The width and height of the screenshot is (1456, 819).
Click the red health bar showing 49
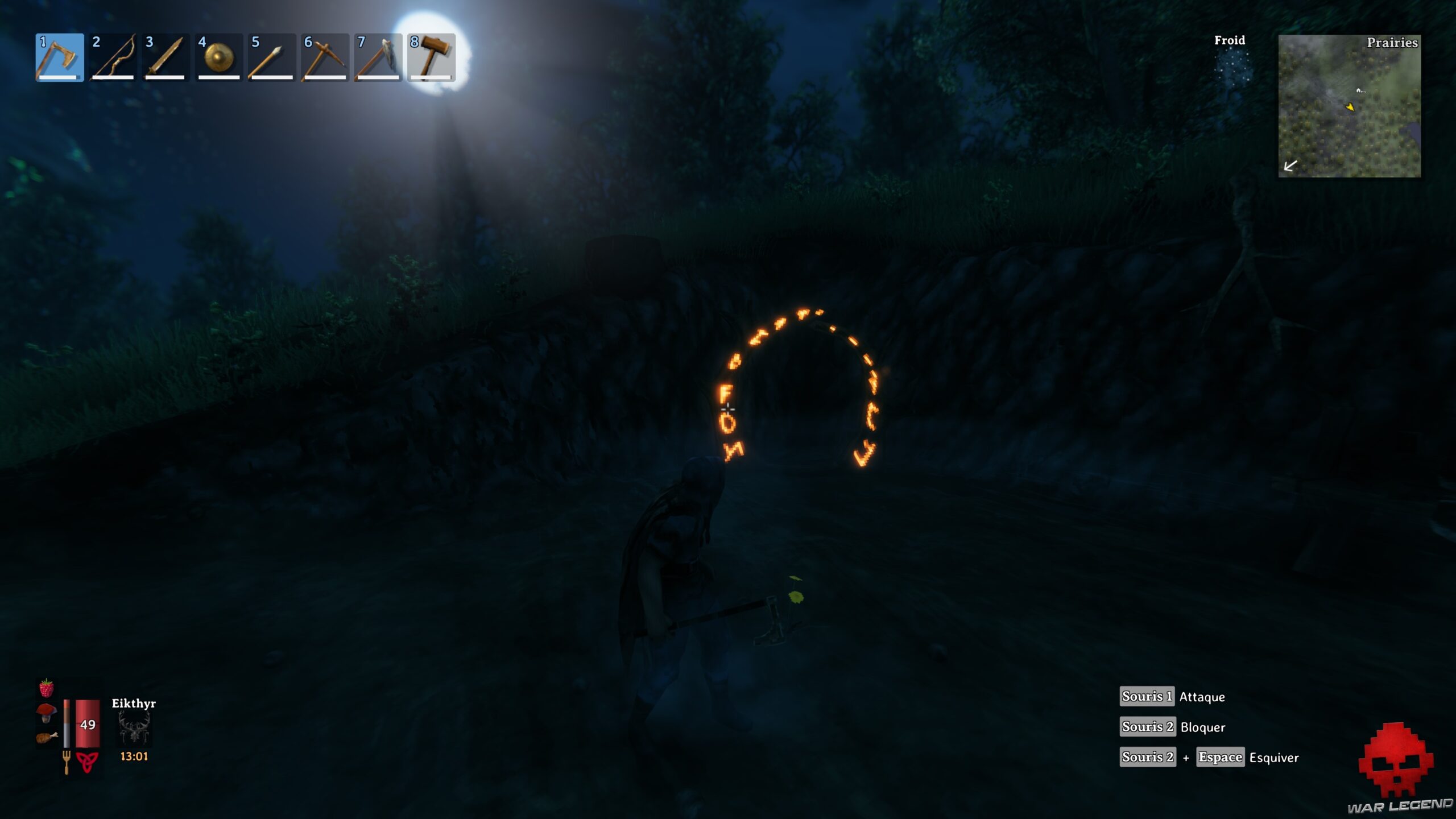pos(86,723)
